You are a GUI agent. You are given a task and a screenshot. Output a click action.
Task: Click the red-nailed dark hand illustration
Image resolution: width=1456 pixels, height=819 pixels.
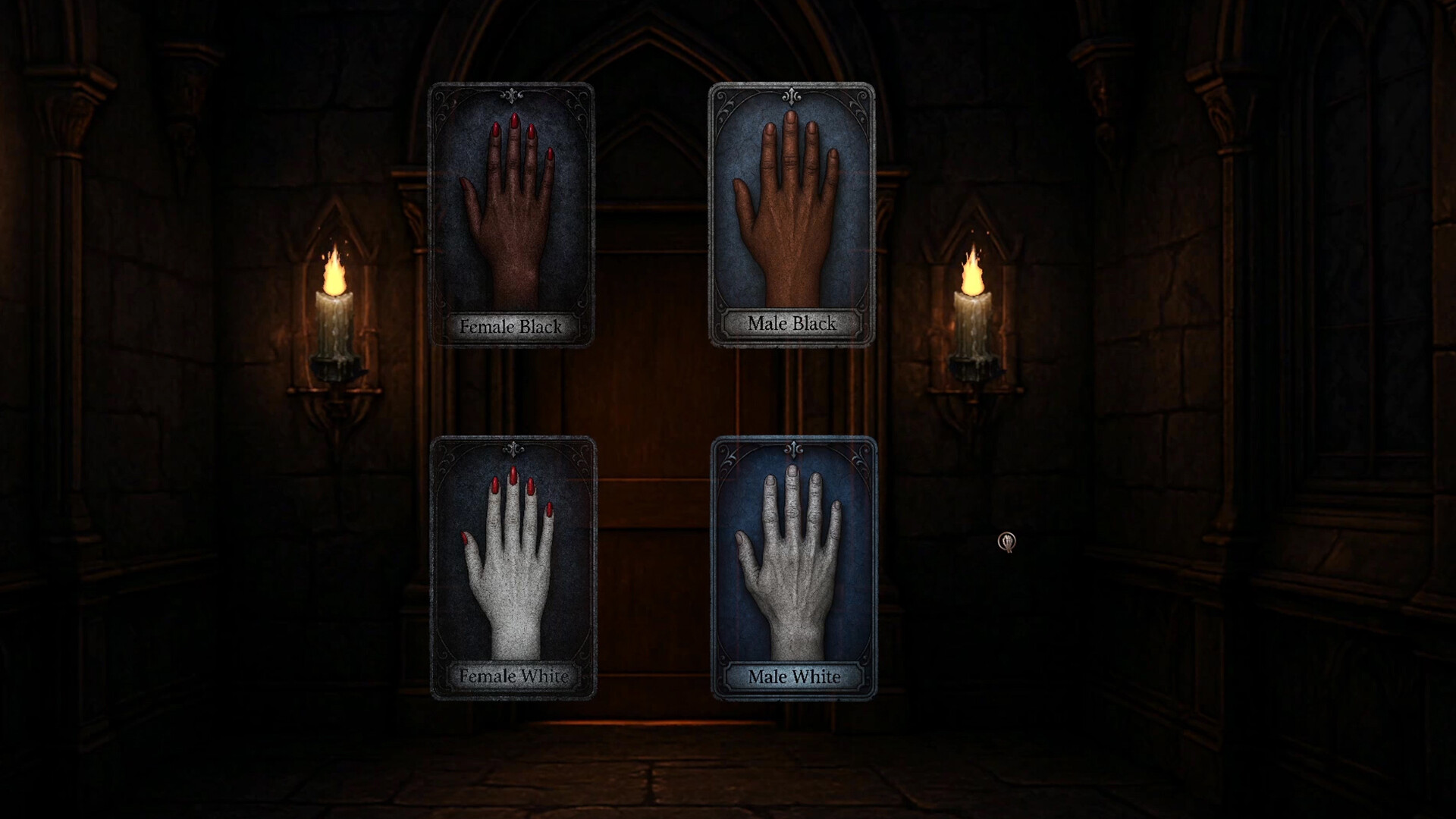pos(510,212)
